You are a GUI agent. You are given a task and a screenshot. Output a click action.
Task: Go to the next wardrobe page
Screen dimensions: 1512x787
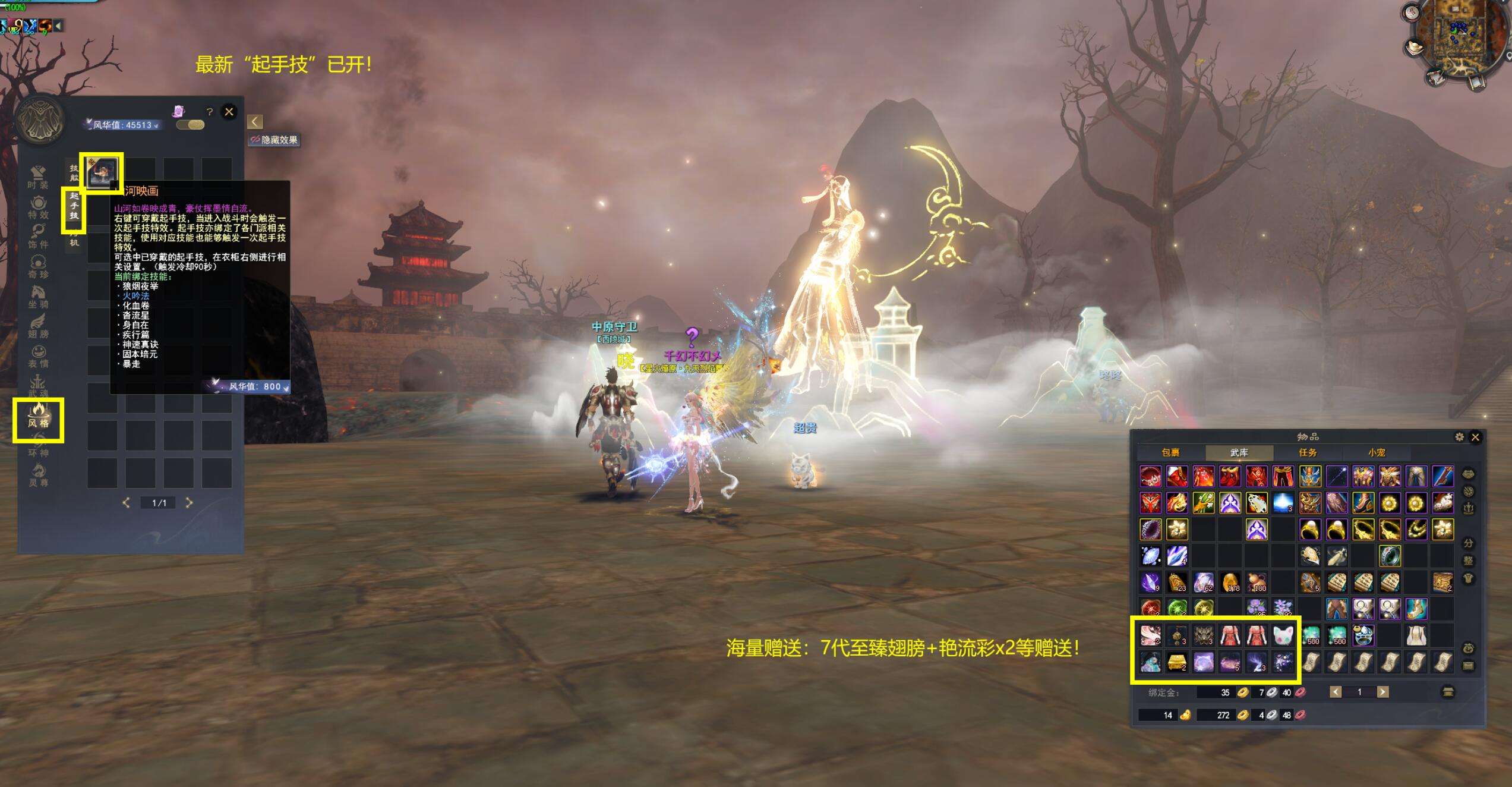point(190,503)
